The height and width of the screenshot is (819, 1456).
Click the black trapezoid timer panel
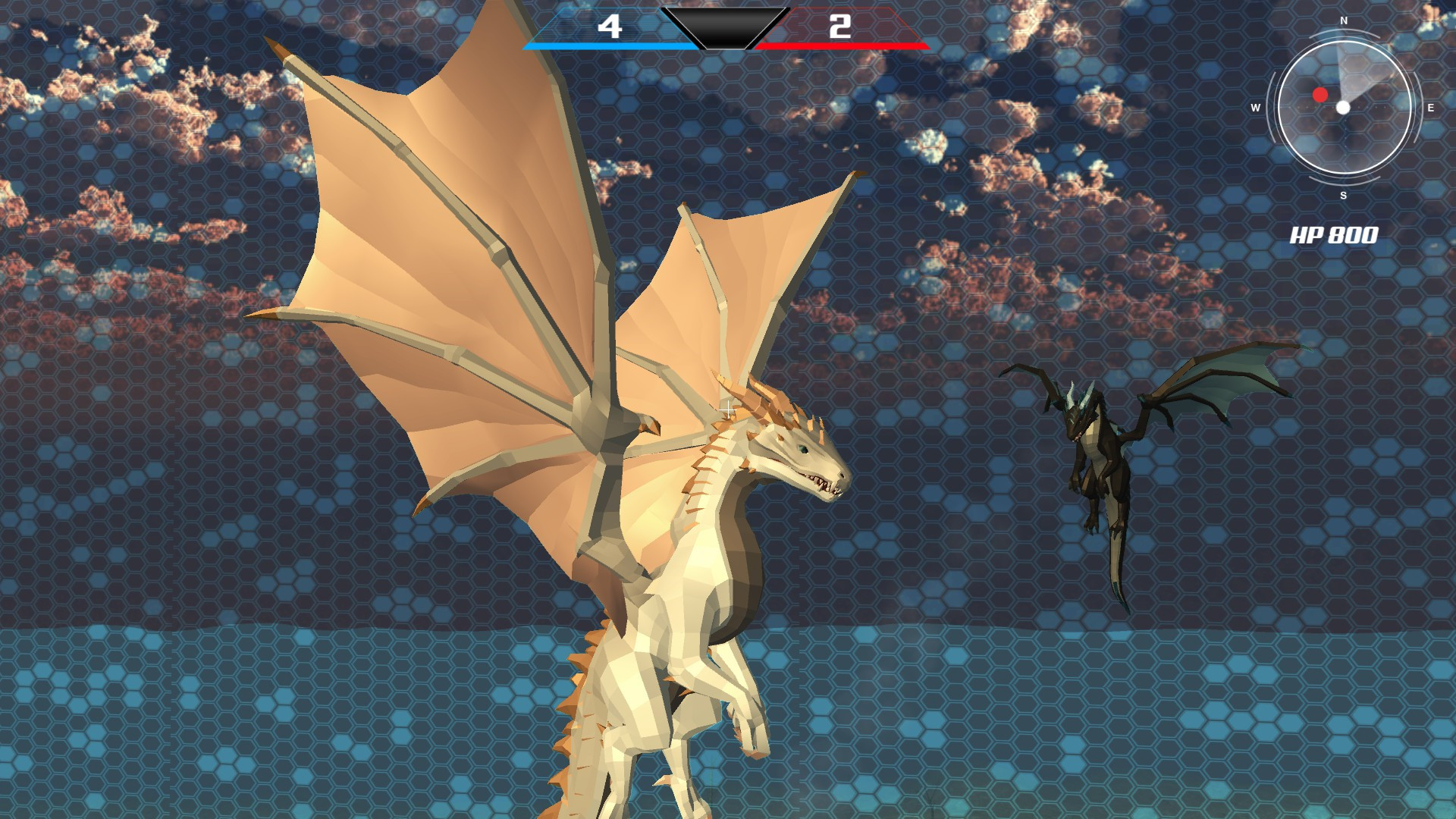point(725,28)
